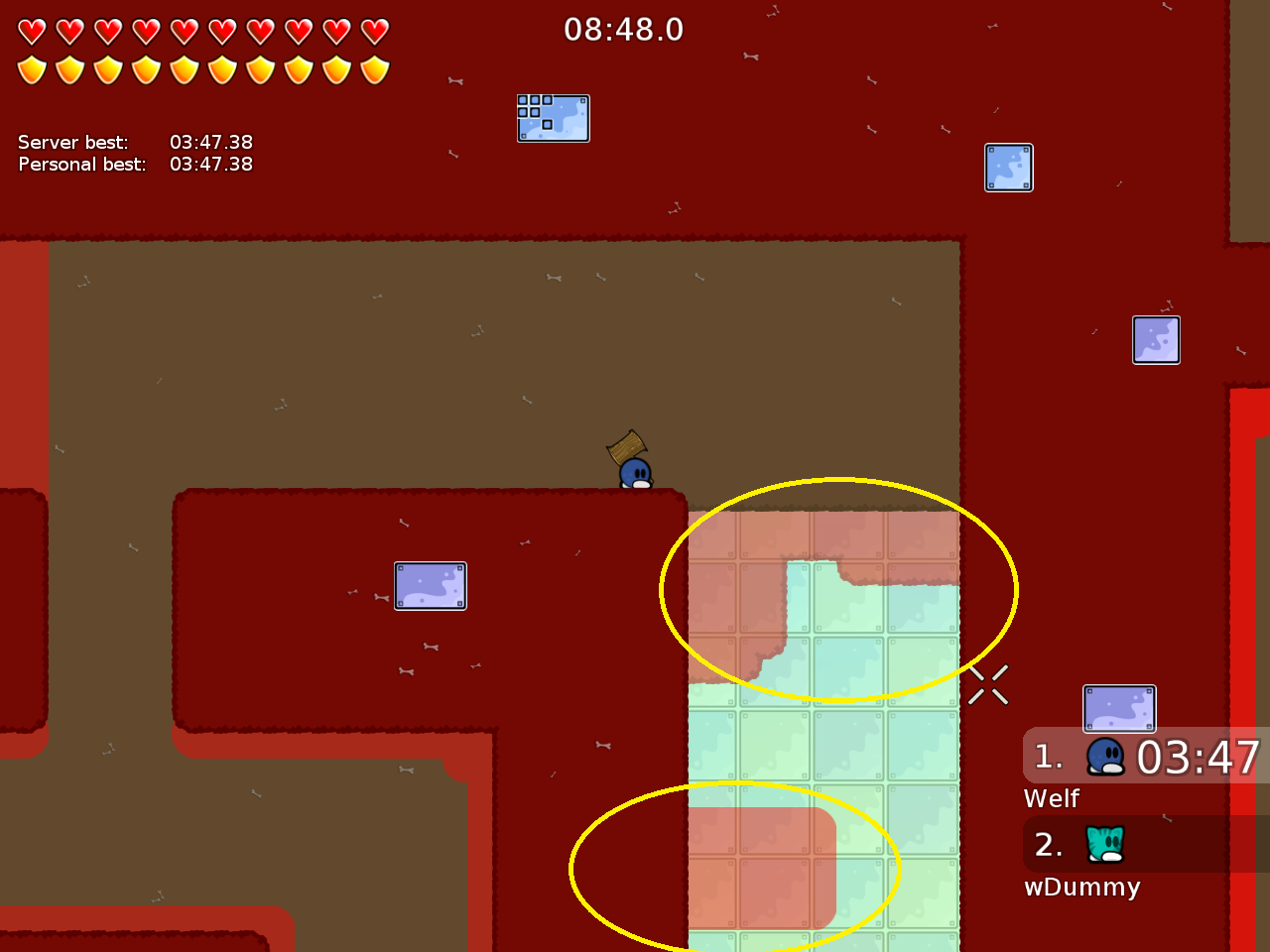Click the first red heart icon

pyautogui.click(x=33, y=31)
